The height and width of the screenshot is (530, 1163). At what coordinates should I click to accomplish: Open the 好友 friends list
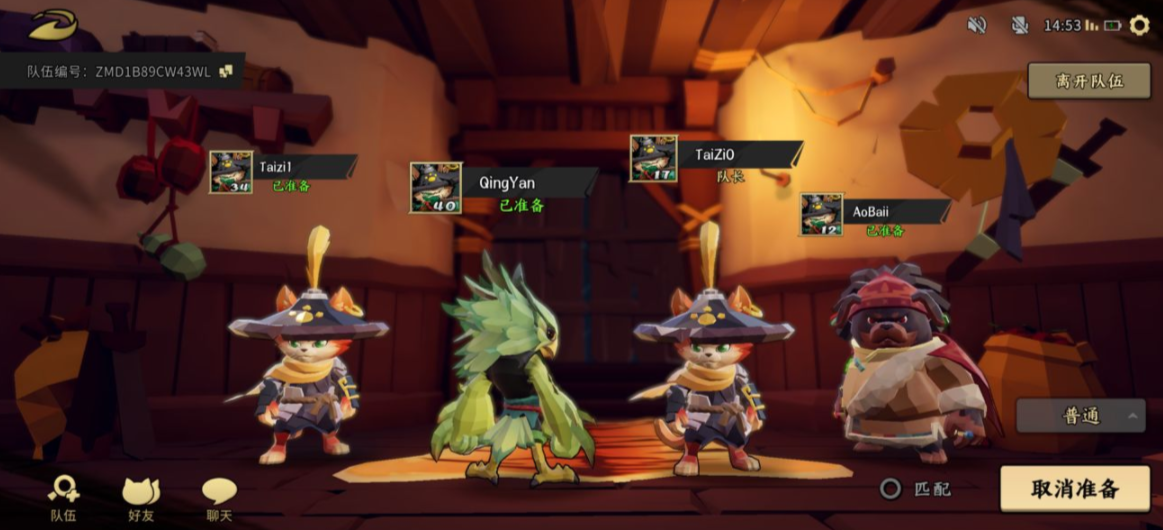(x=141, y=497)
